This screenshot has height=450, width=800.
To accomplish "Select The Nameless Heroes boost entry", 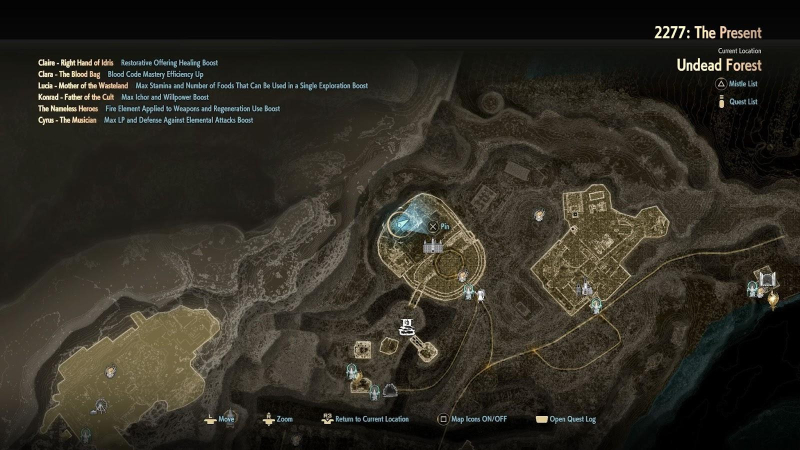I will coord(69,108).
